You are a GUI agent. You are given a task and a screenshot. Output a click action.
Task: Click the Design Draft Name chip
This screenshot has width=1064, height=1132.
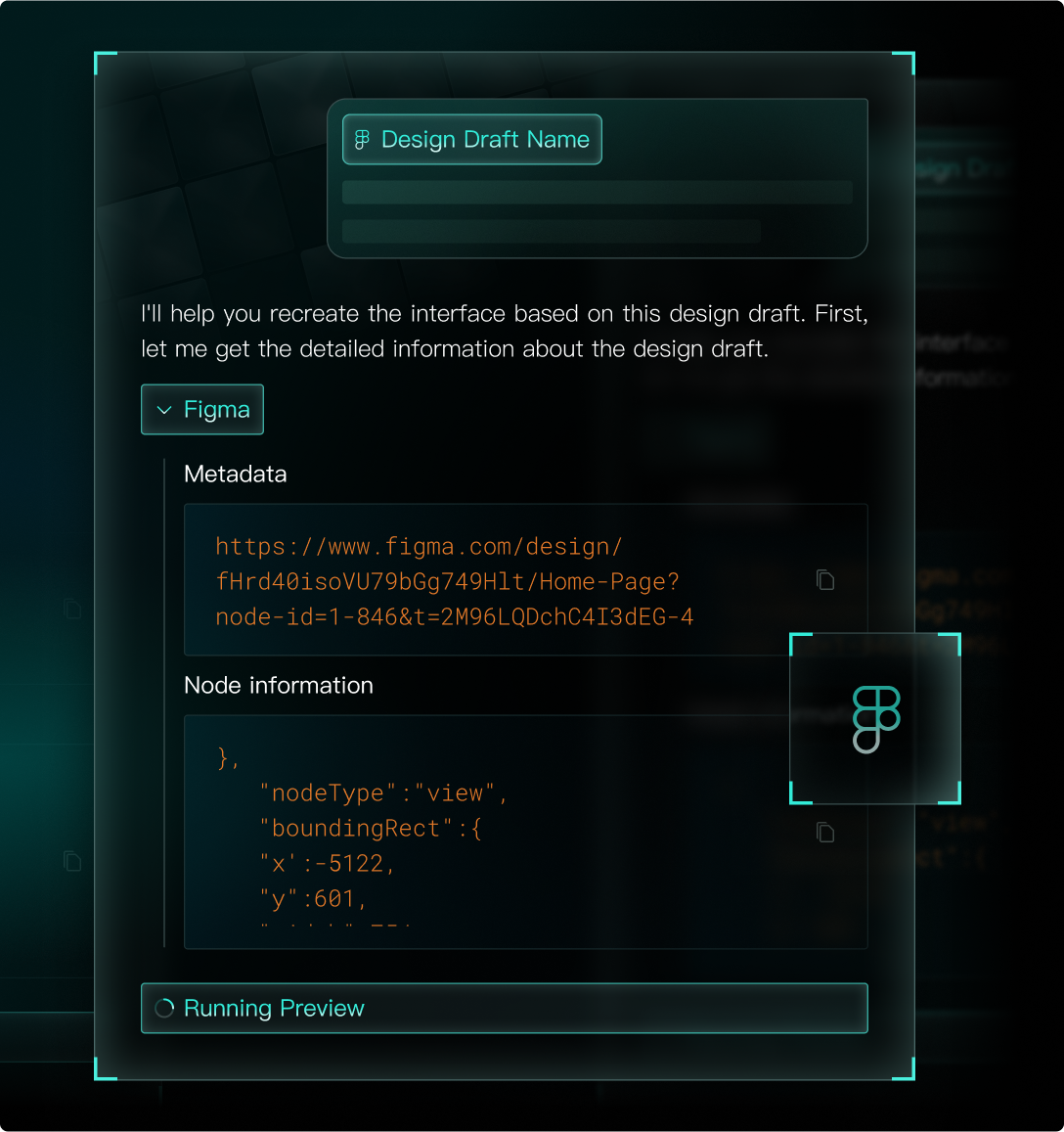tap(471, 140)
